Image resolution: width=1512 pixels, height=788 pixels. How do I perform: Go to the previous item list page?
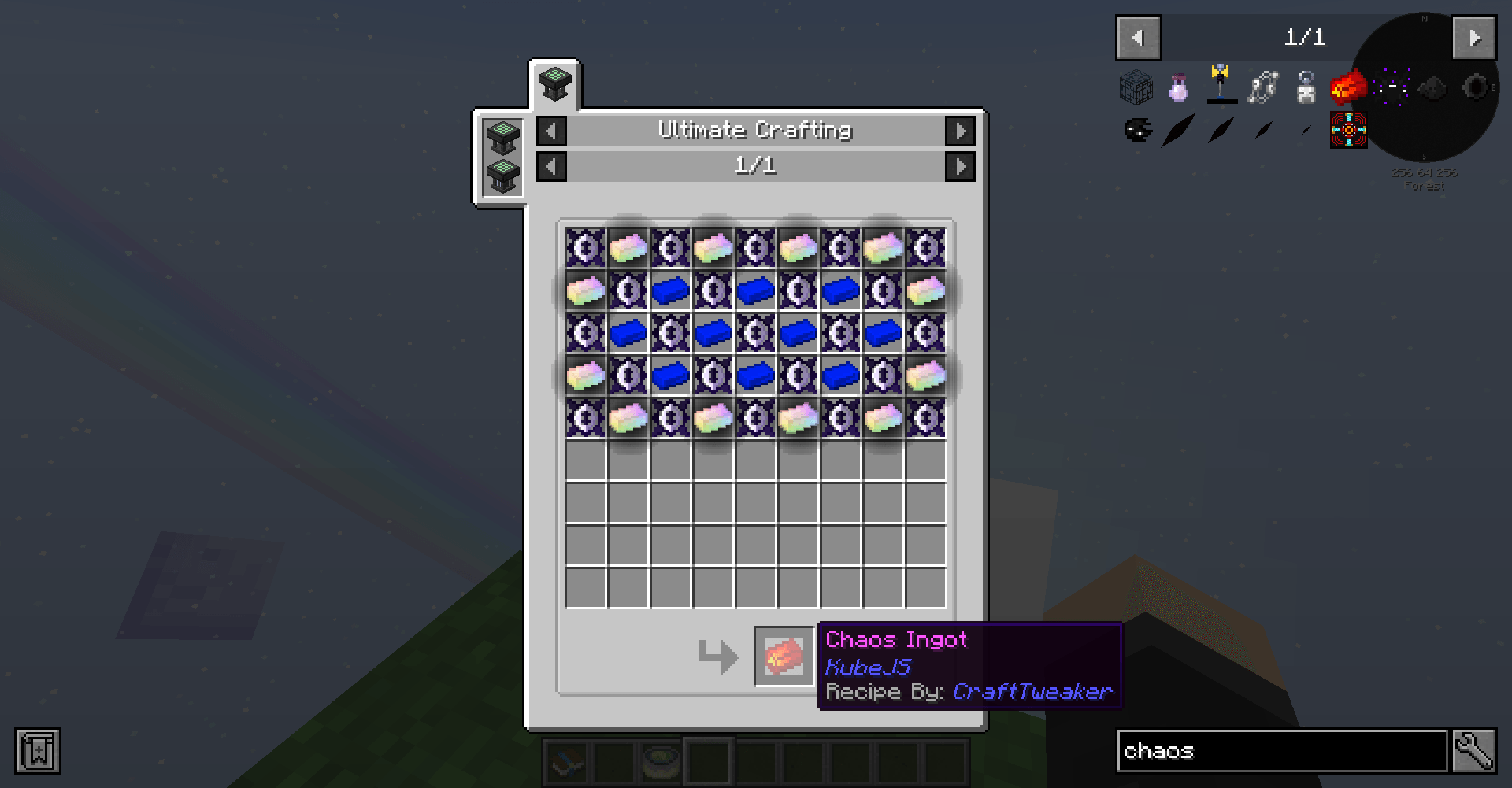click(x=1138, y=38)
